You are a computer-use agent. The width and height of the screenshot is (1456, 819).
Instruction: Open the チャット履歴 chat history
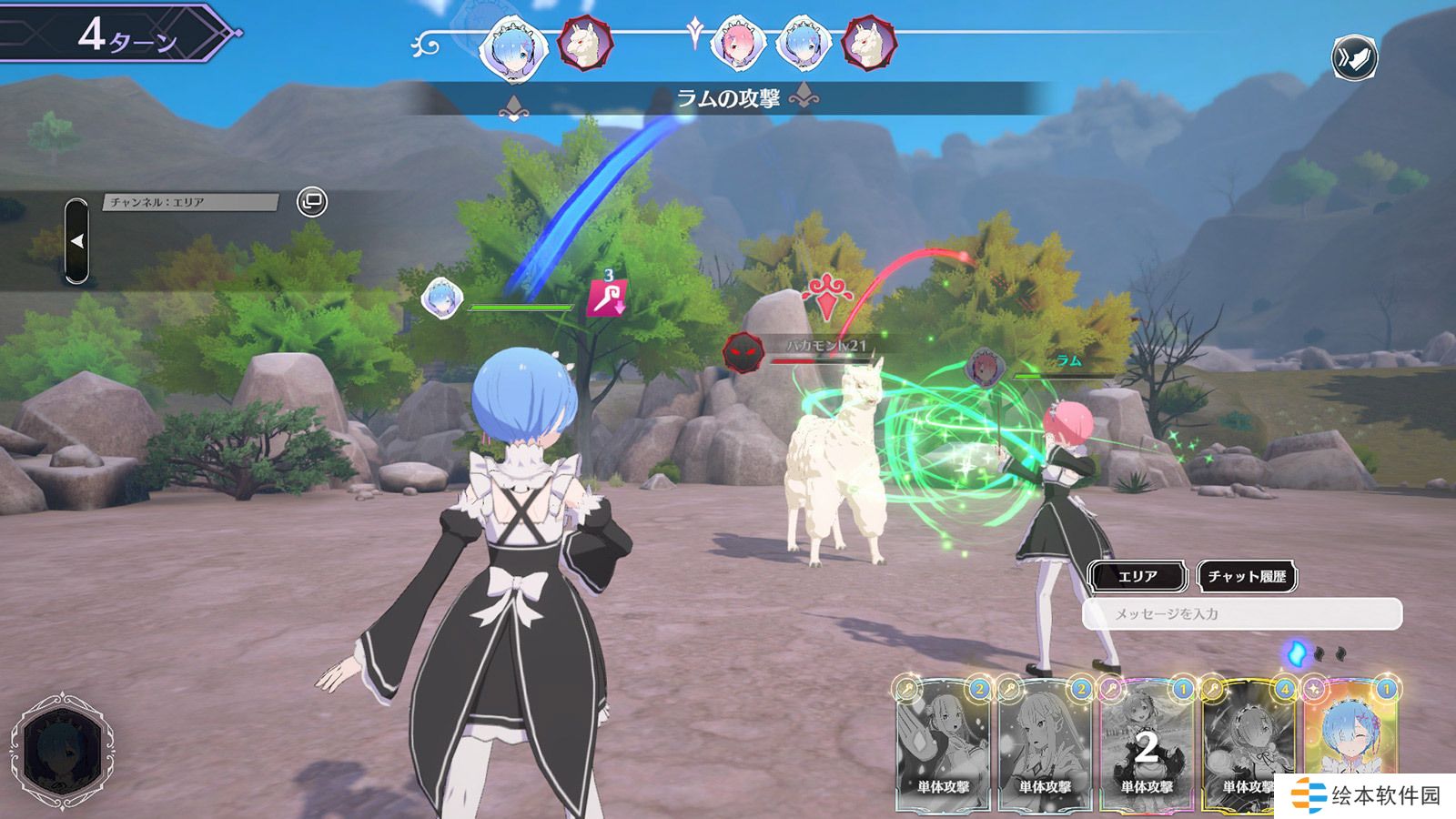1247,576
